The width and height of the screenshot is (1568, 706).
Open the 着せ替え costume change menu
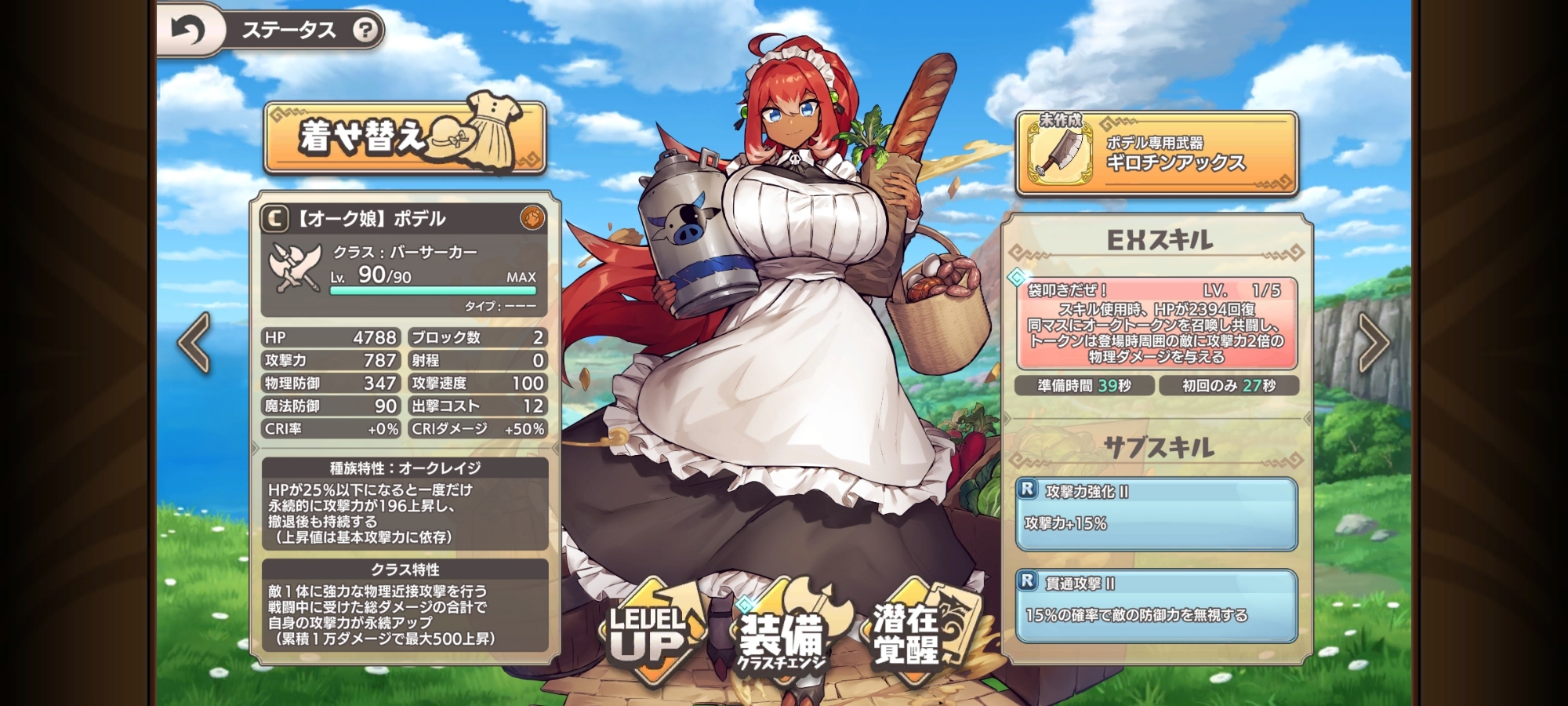point(405,137)
